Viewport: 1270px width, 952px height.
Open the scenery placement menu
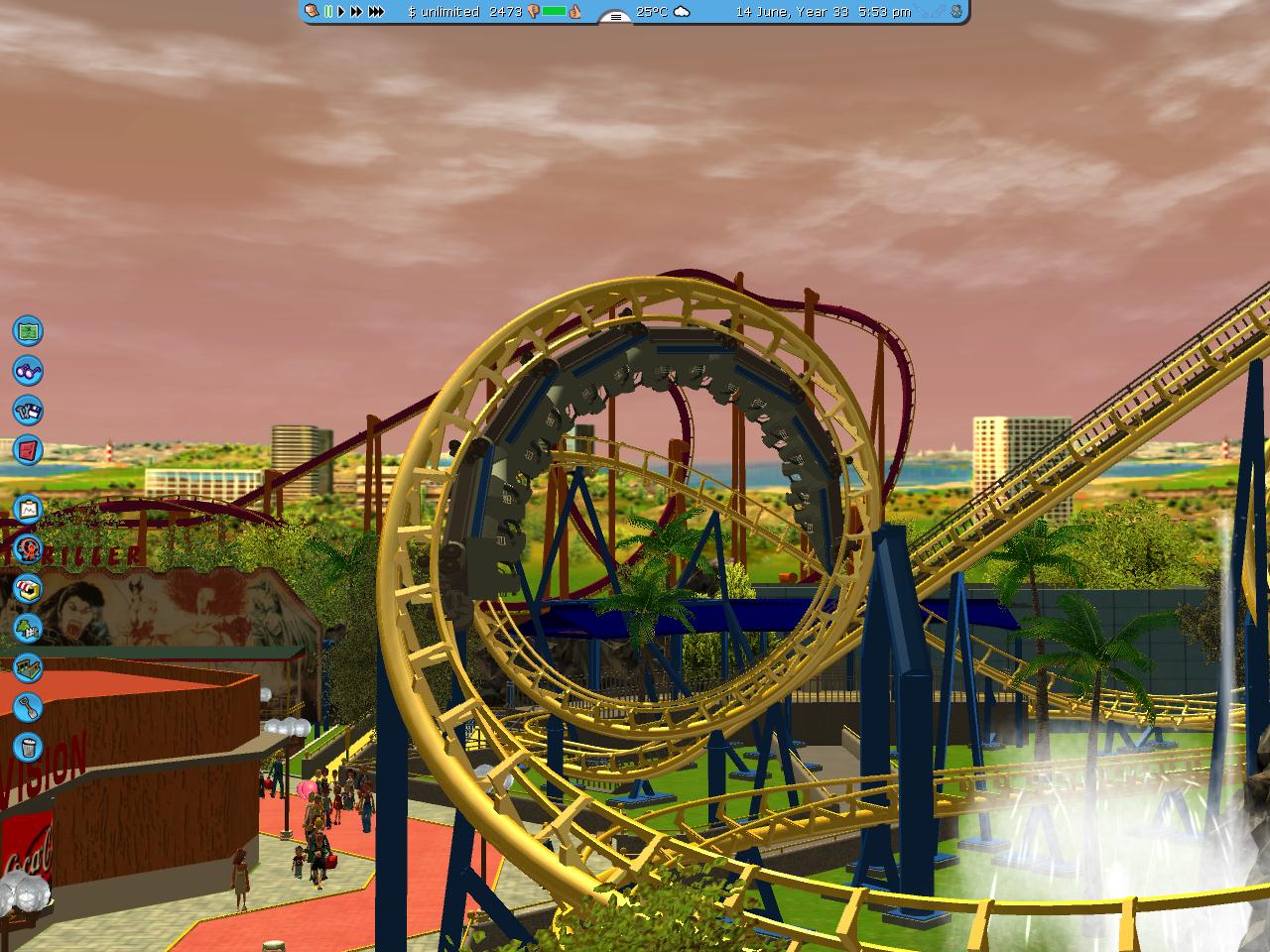tap(28, 627)
